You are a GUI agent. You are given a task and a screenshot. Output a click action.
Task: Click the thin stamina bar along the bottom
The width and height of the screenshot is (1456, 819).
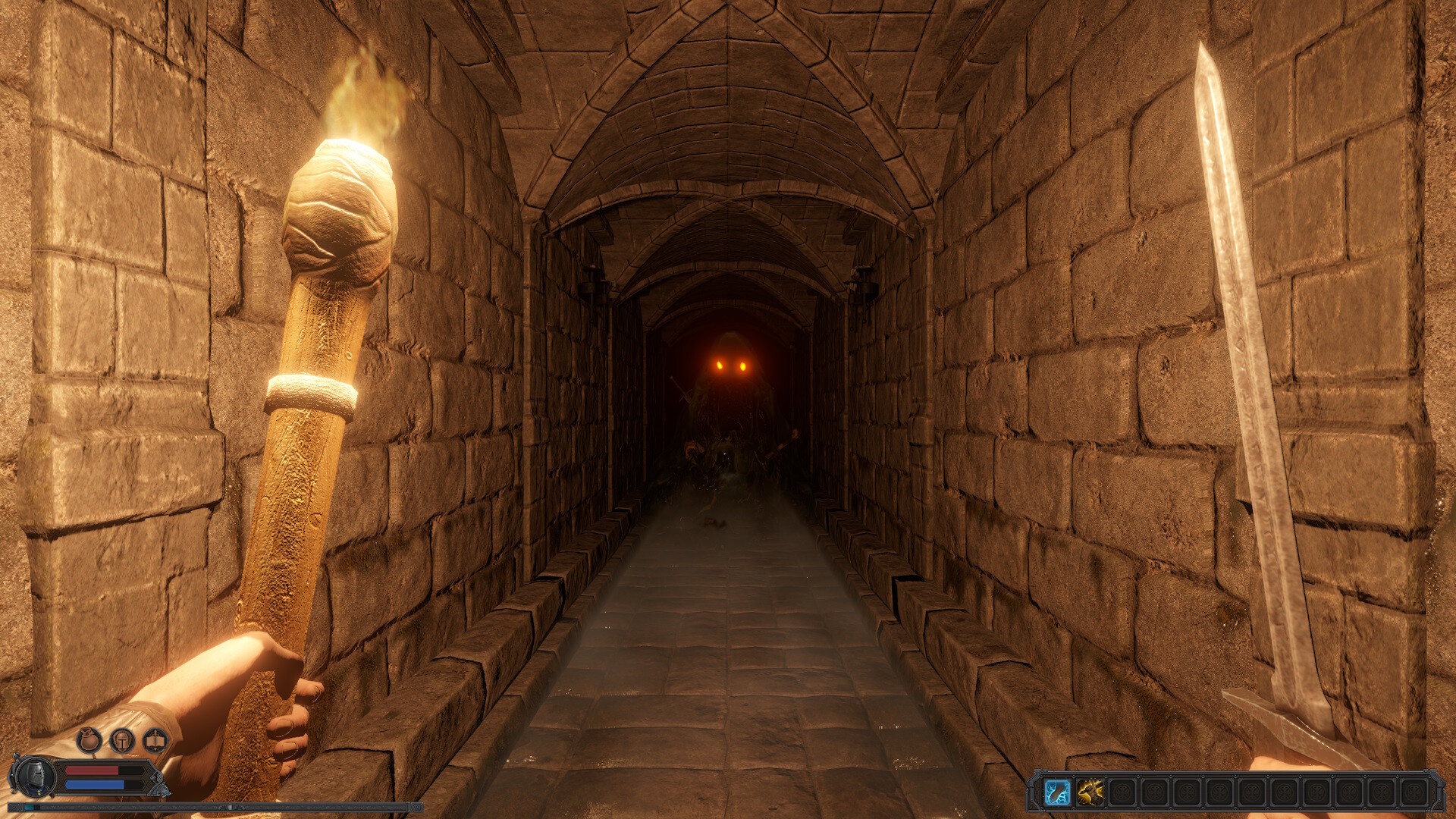click(213, 808)
